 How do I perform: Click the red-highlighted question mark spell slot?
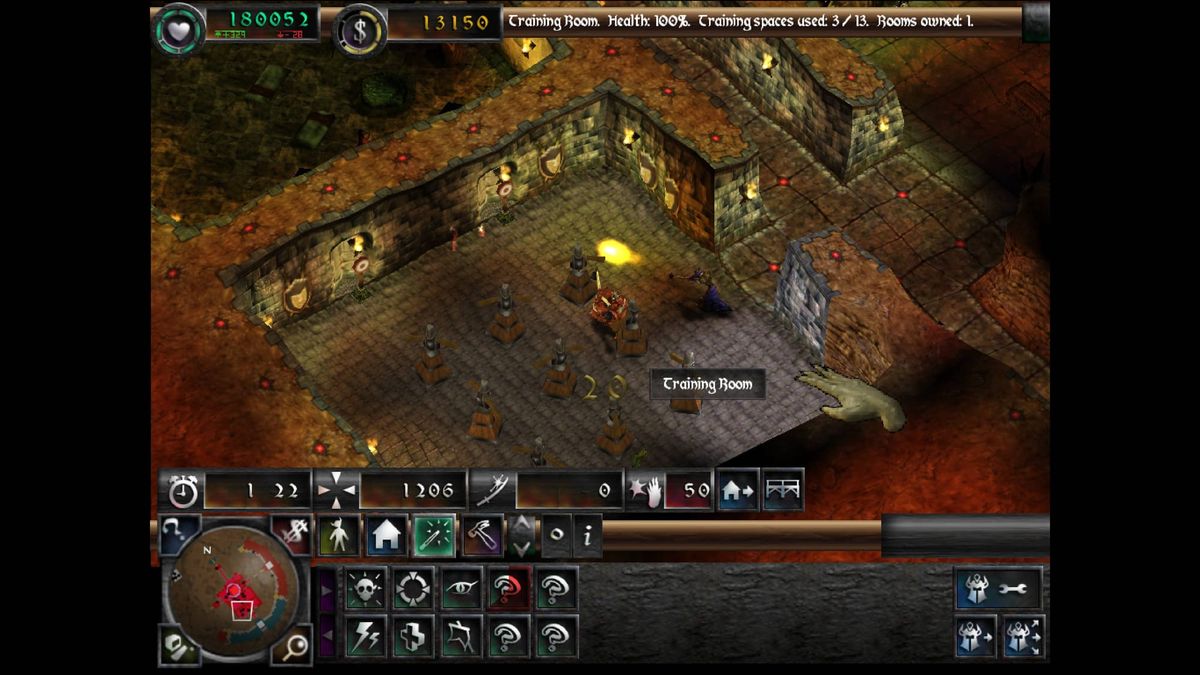509,589
